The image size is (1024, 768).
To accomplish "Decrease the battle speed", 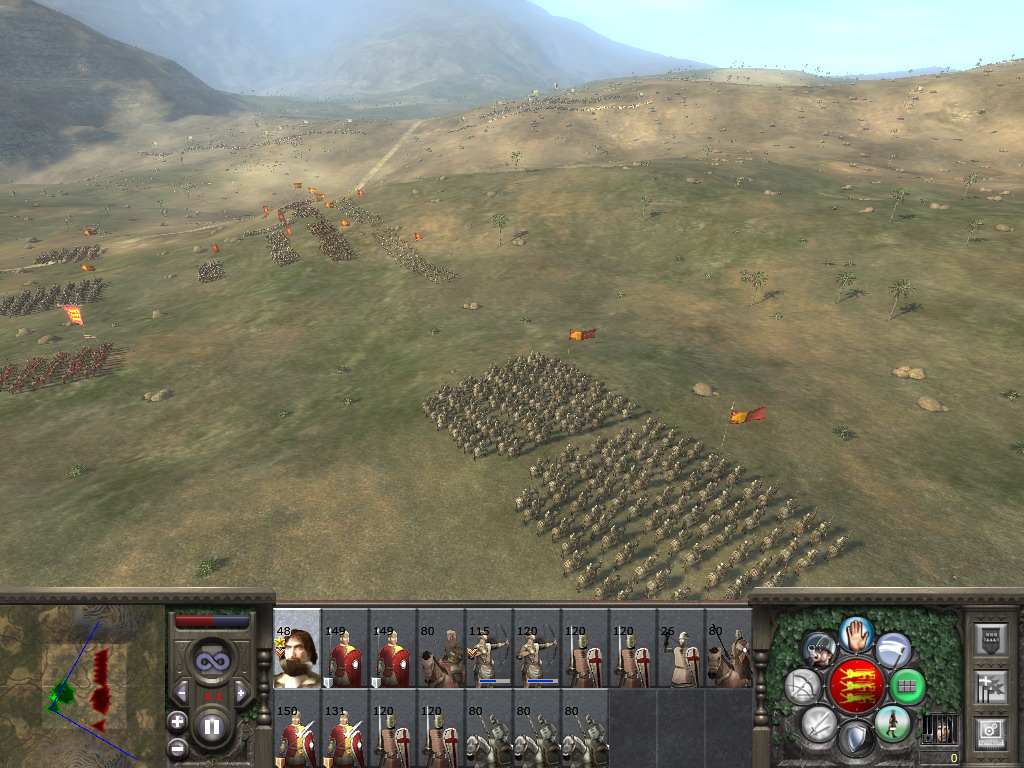I will point(182,692).
